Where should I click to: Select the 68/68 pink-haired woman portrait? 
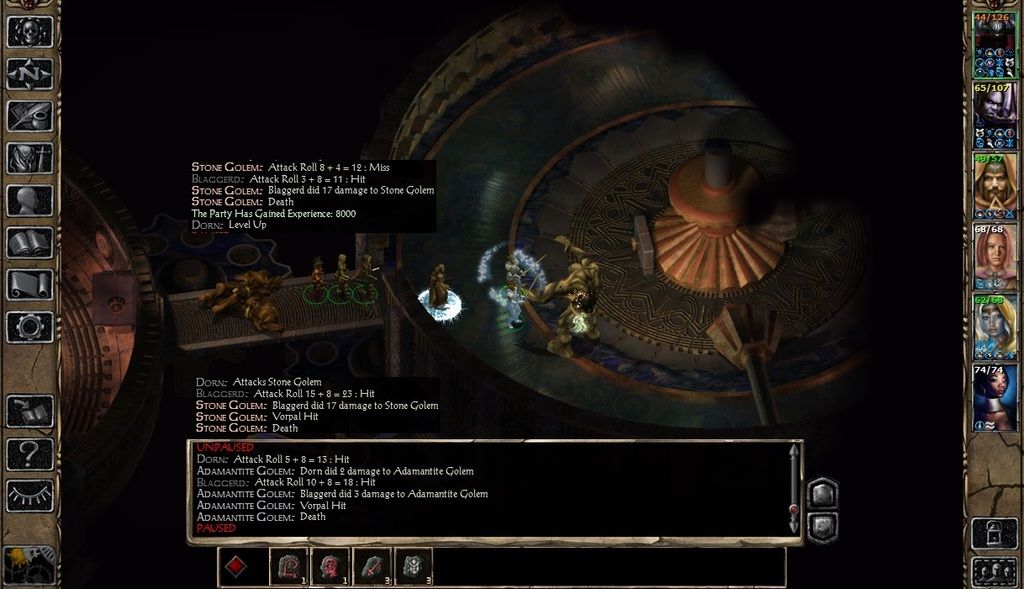point(994,255)
